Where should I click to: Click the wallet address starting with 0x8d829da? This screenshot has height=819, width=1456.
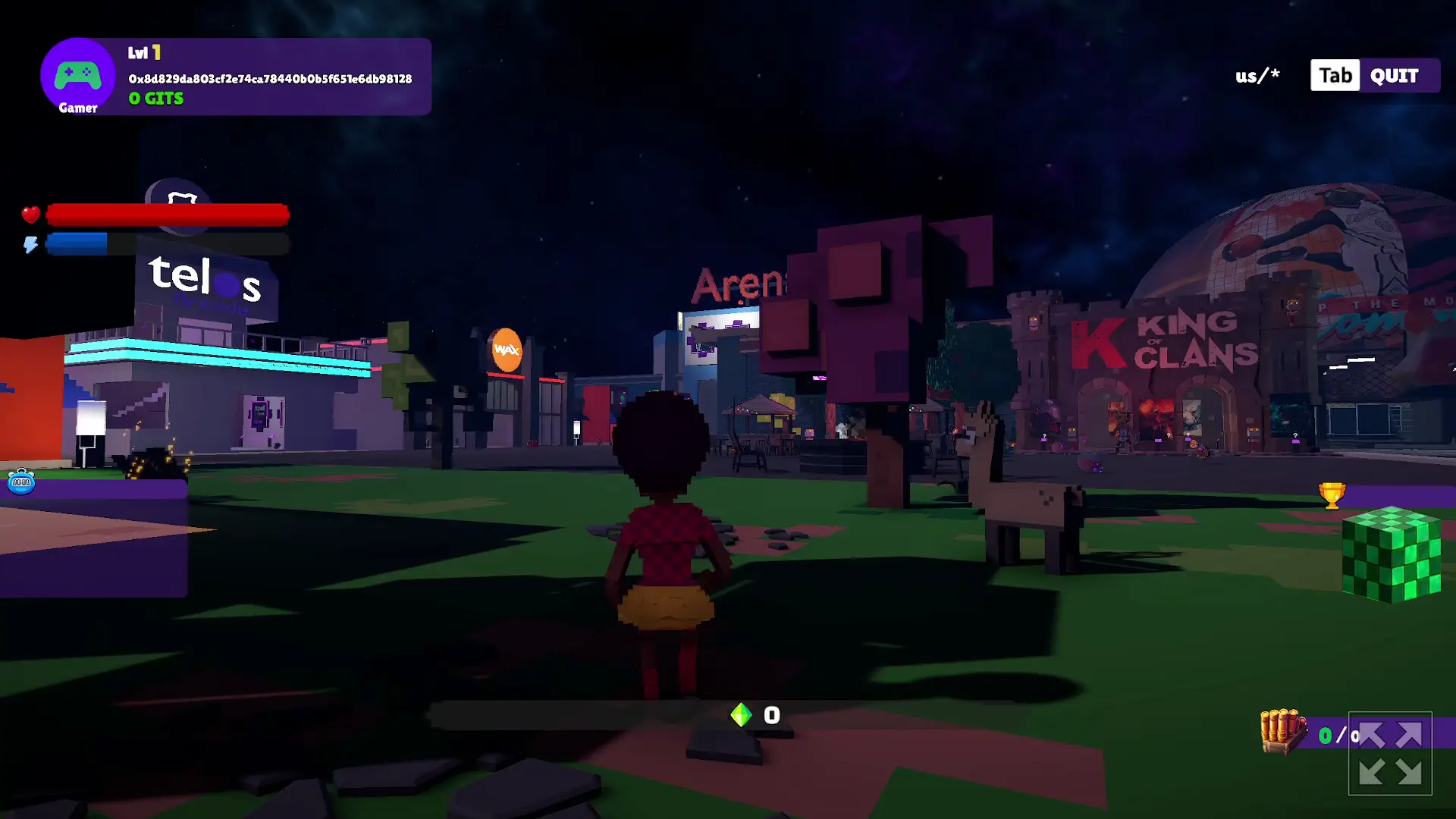point(269,77)
